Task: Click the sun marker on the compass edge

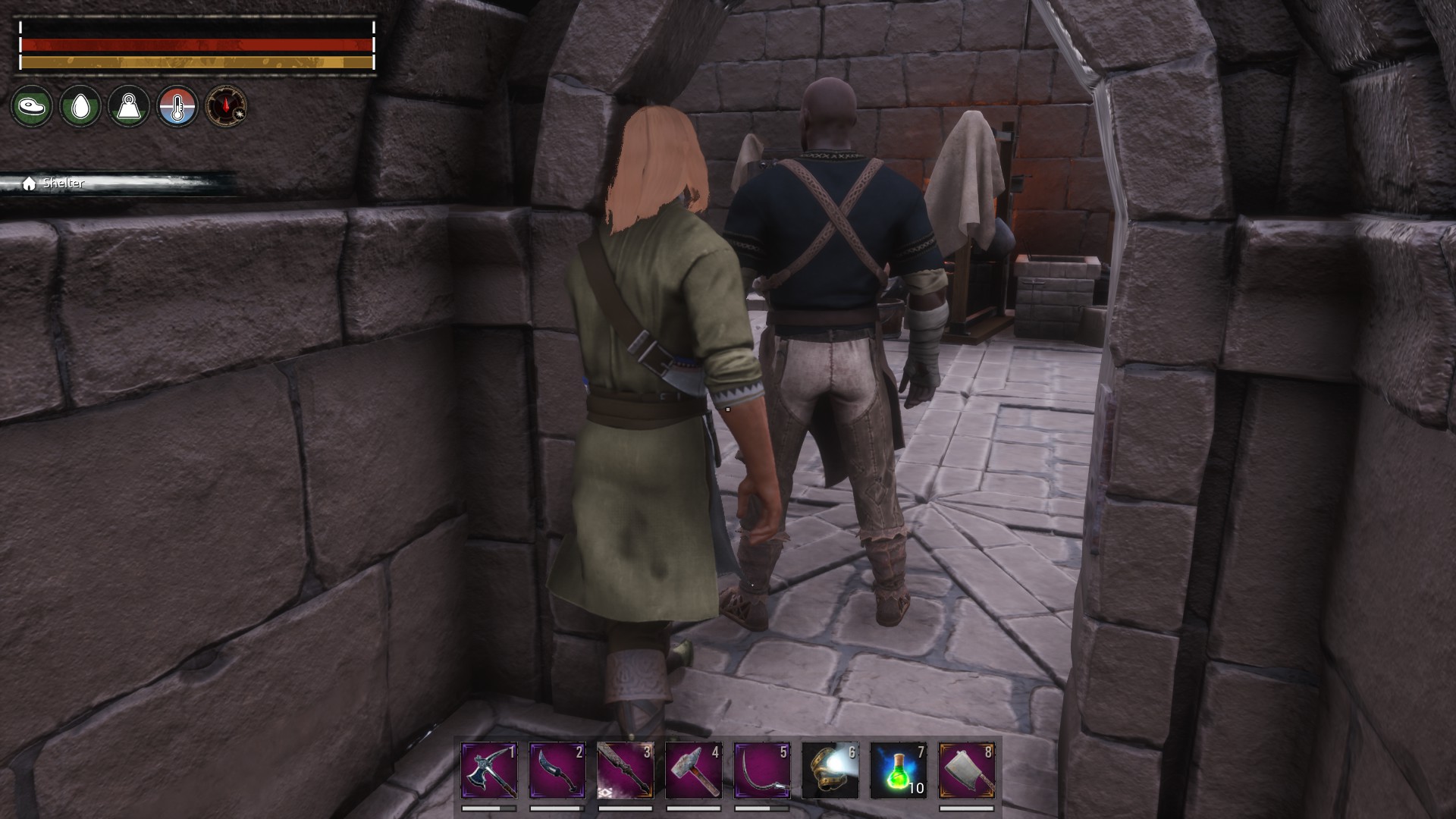Action: pyautogui.click(x=239, y=114)
